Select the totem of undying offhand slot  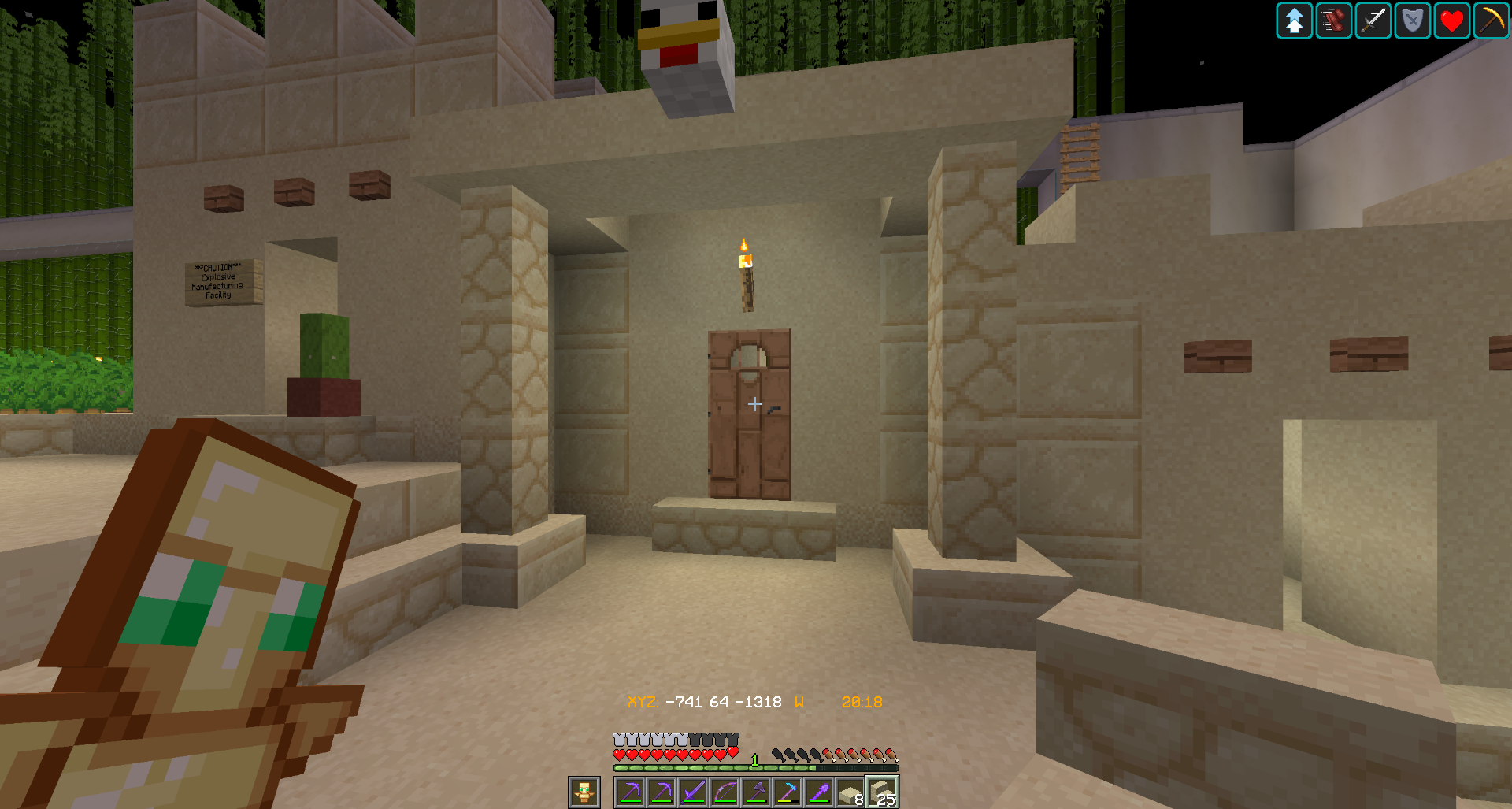(584, 792)
